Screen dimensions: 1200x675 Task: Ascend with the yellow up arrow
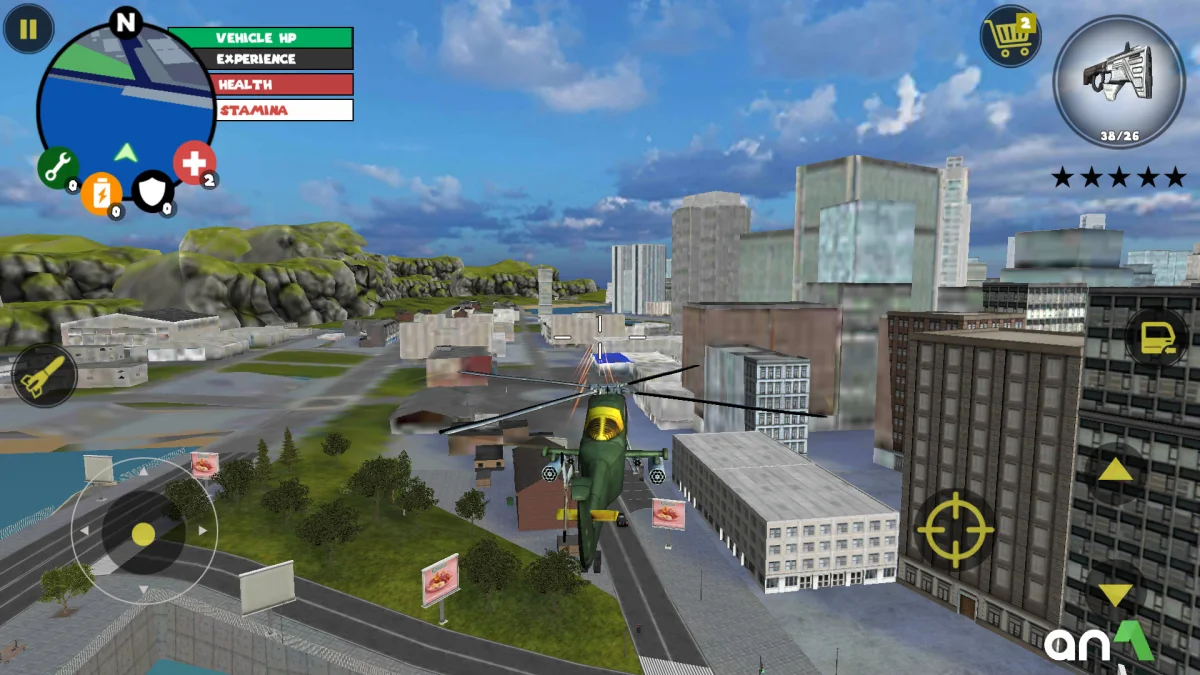coord(1115,470)
